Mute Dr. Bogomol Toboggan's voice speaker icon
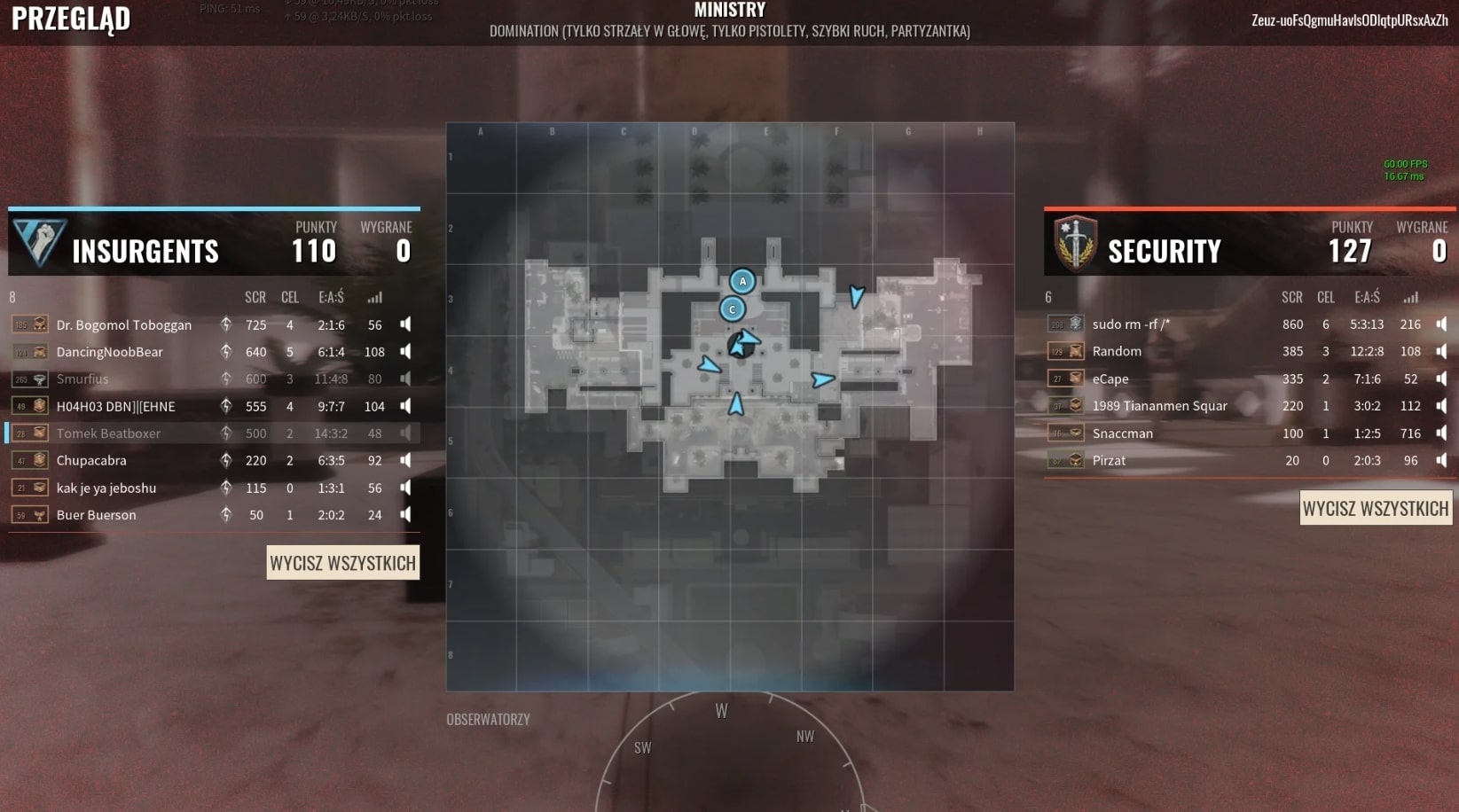Viewport: 1459px width, 812px height. pos(404,324)
